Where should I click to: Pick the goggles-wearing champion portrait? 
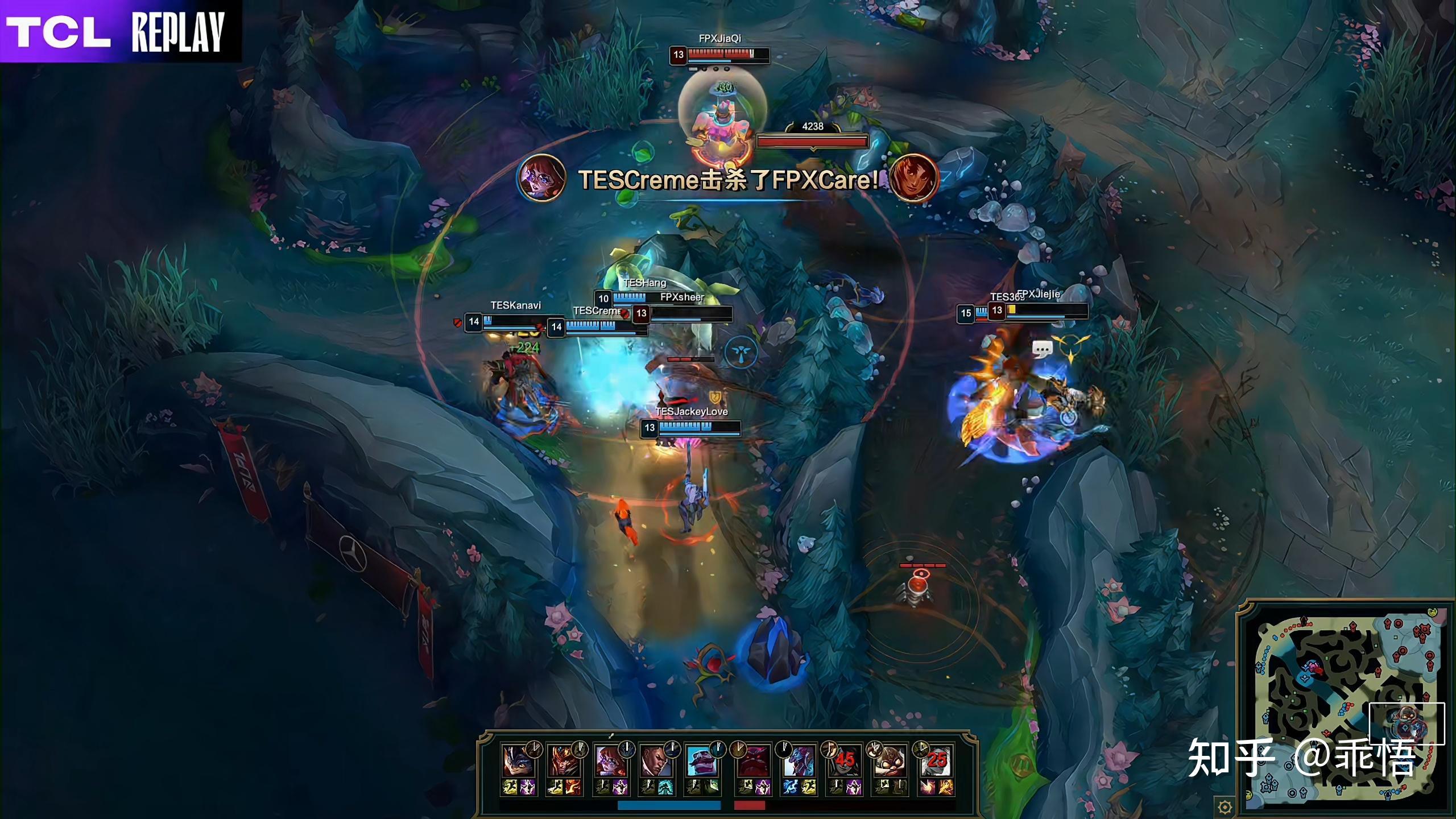(890, 762)
